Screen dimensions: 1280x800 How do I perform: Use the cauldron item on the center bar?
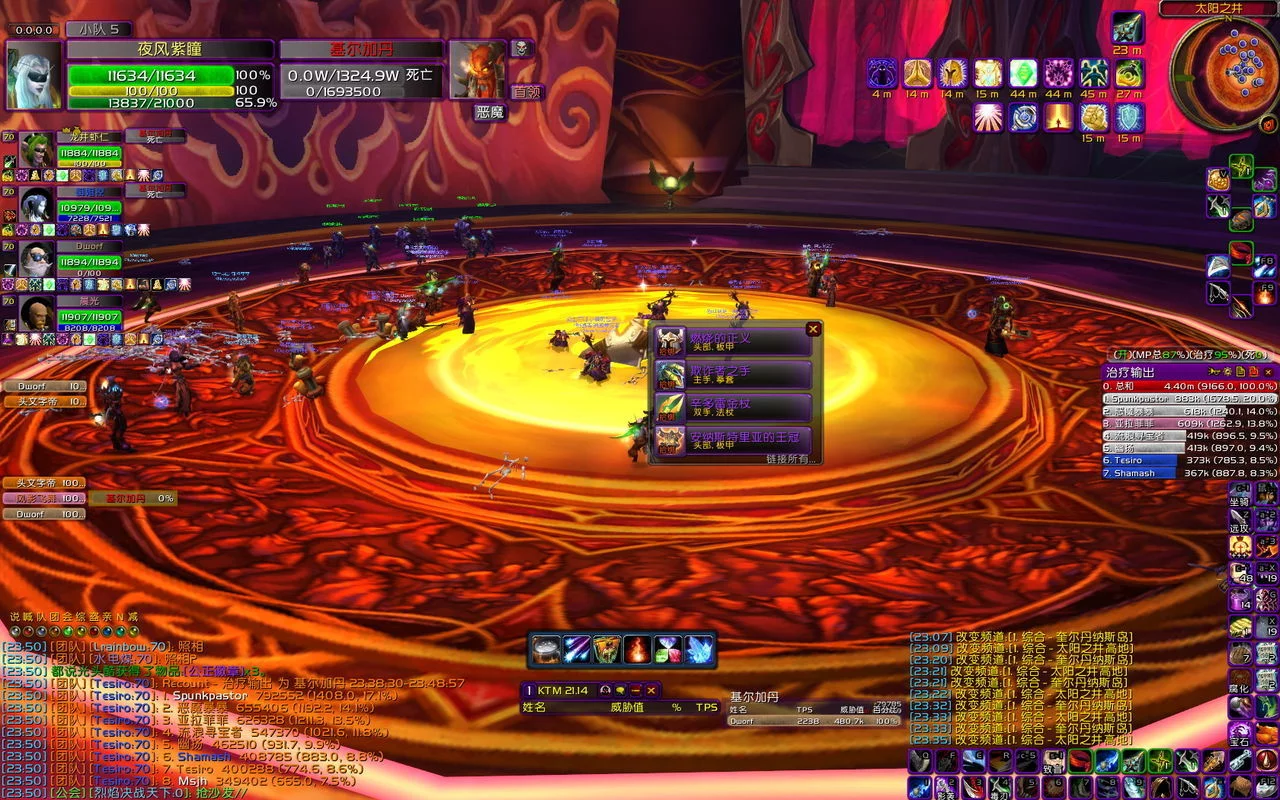[546, 650]
